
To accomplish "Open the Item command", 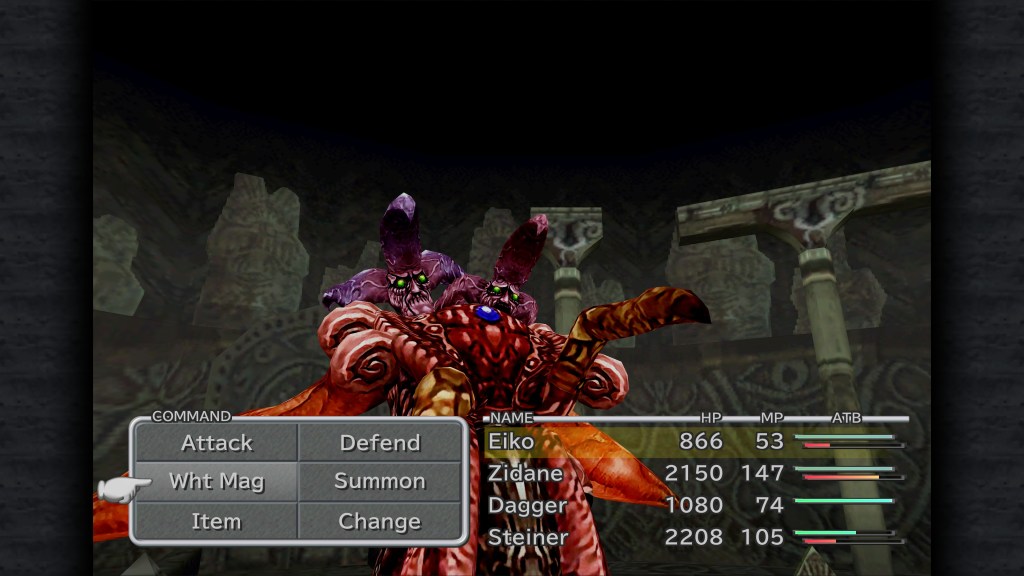I will pyautogui.click(x=216, y=521).
